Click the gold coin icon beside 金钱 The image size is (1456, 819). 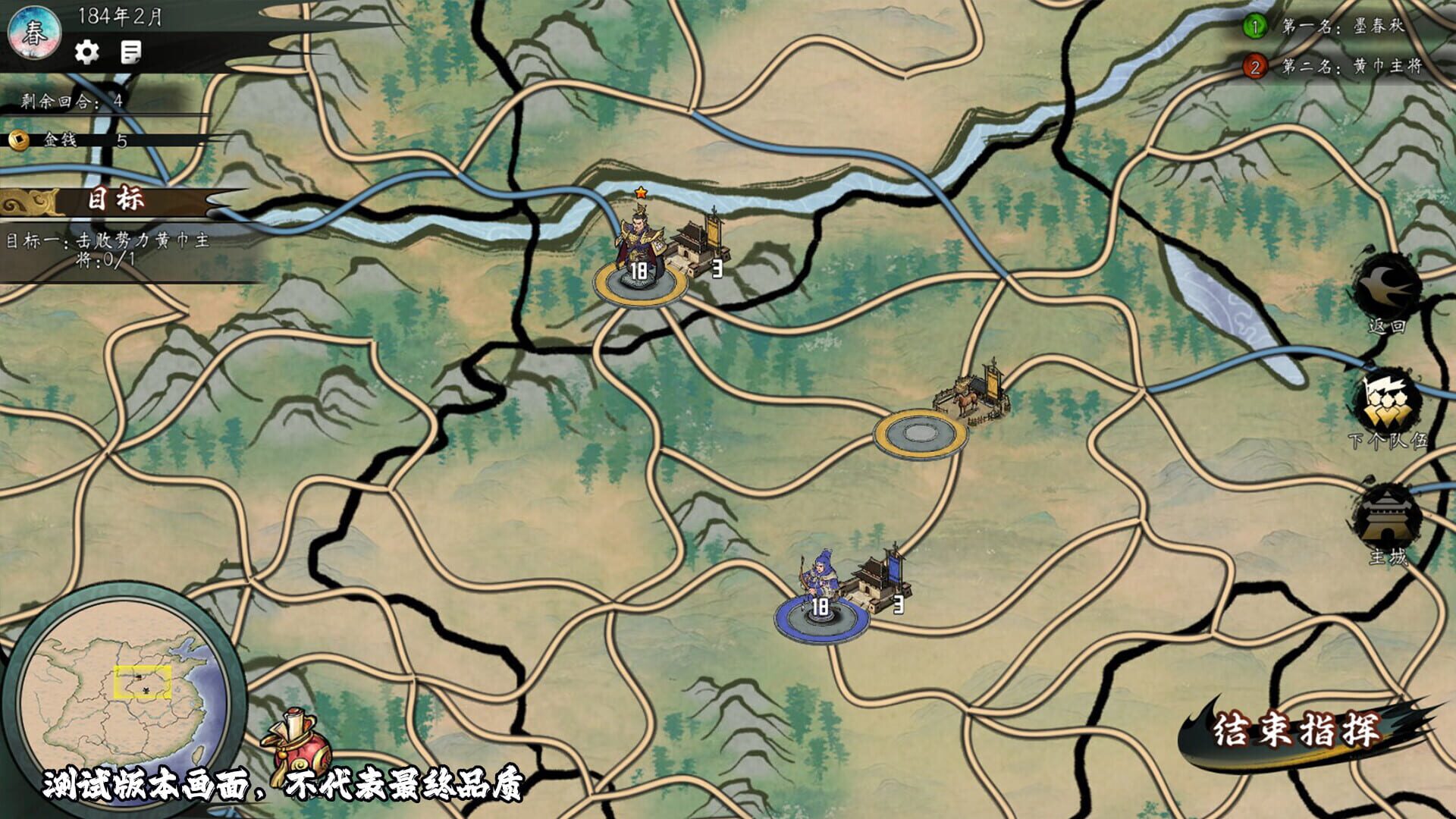[x=21, y=139]
